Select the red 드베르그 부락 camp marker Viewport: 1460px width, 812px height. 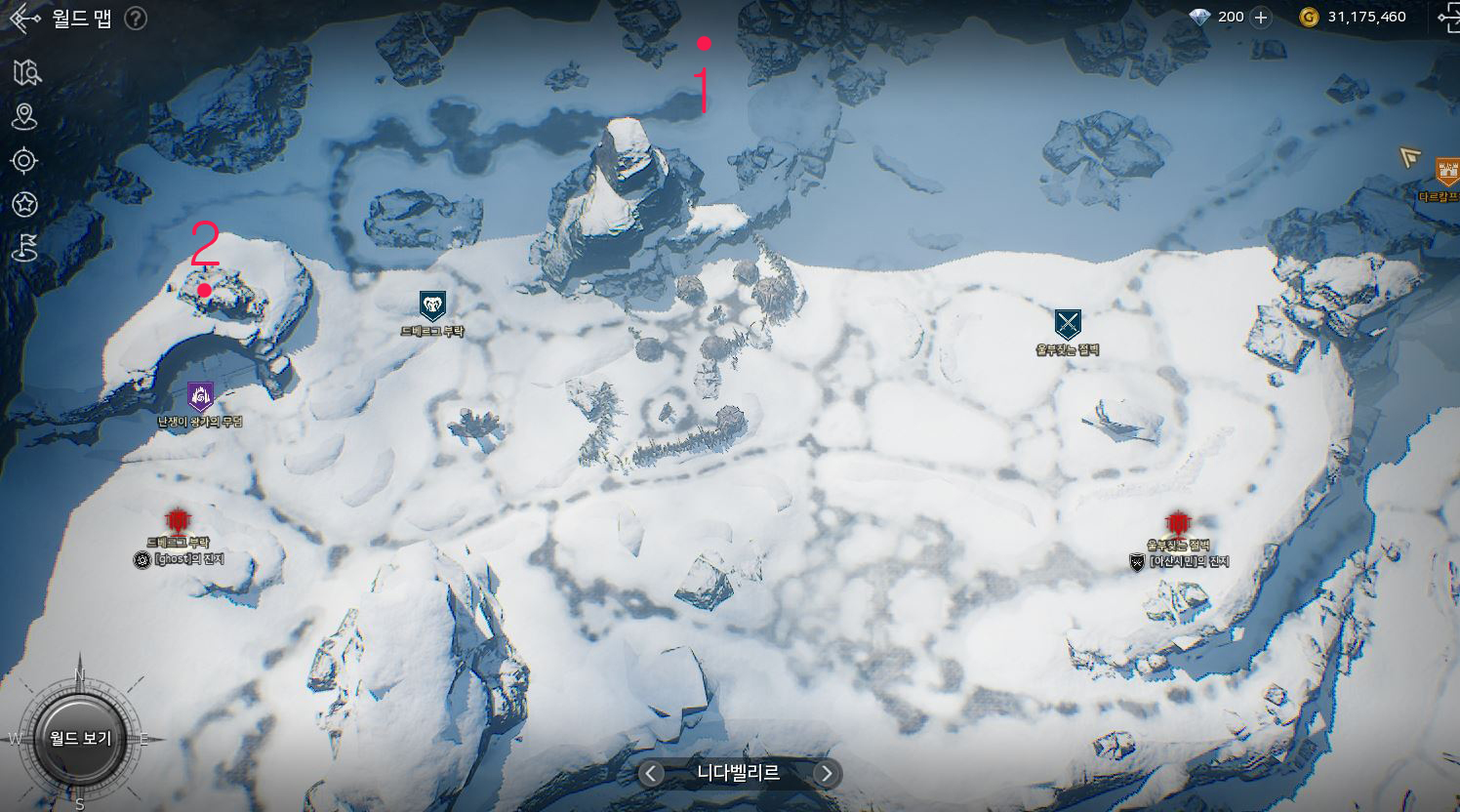tap(177, 519)
